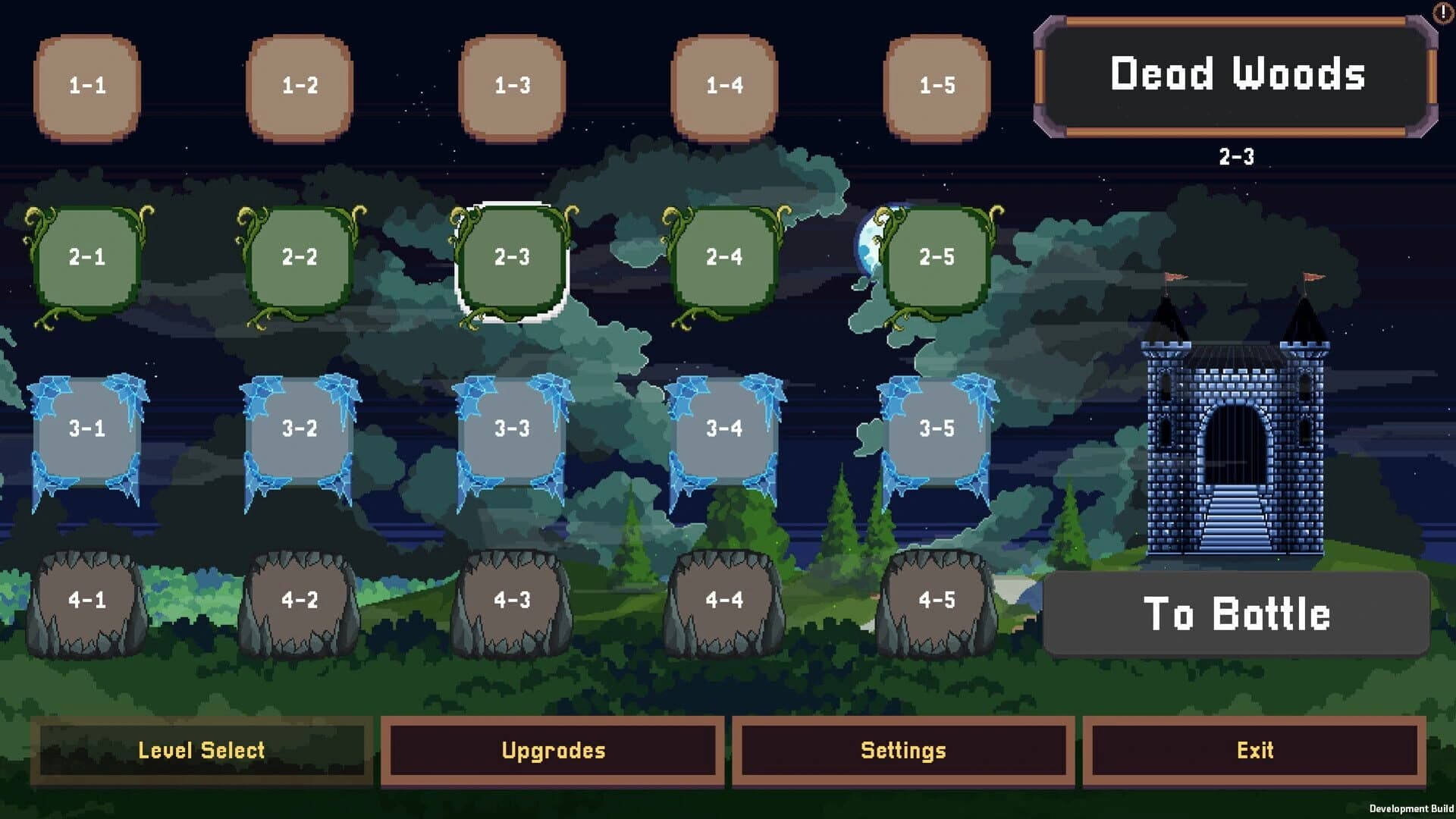This screenshot has height=819, width=1456.
Task: Click the currently highlighted level 2-3
Action: 513,258
